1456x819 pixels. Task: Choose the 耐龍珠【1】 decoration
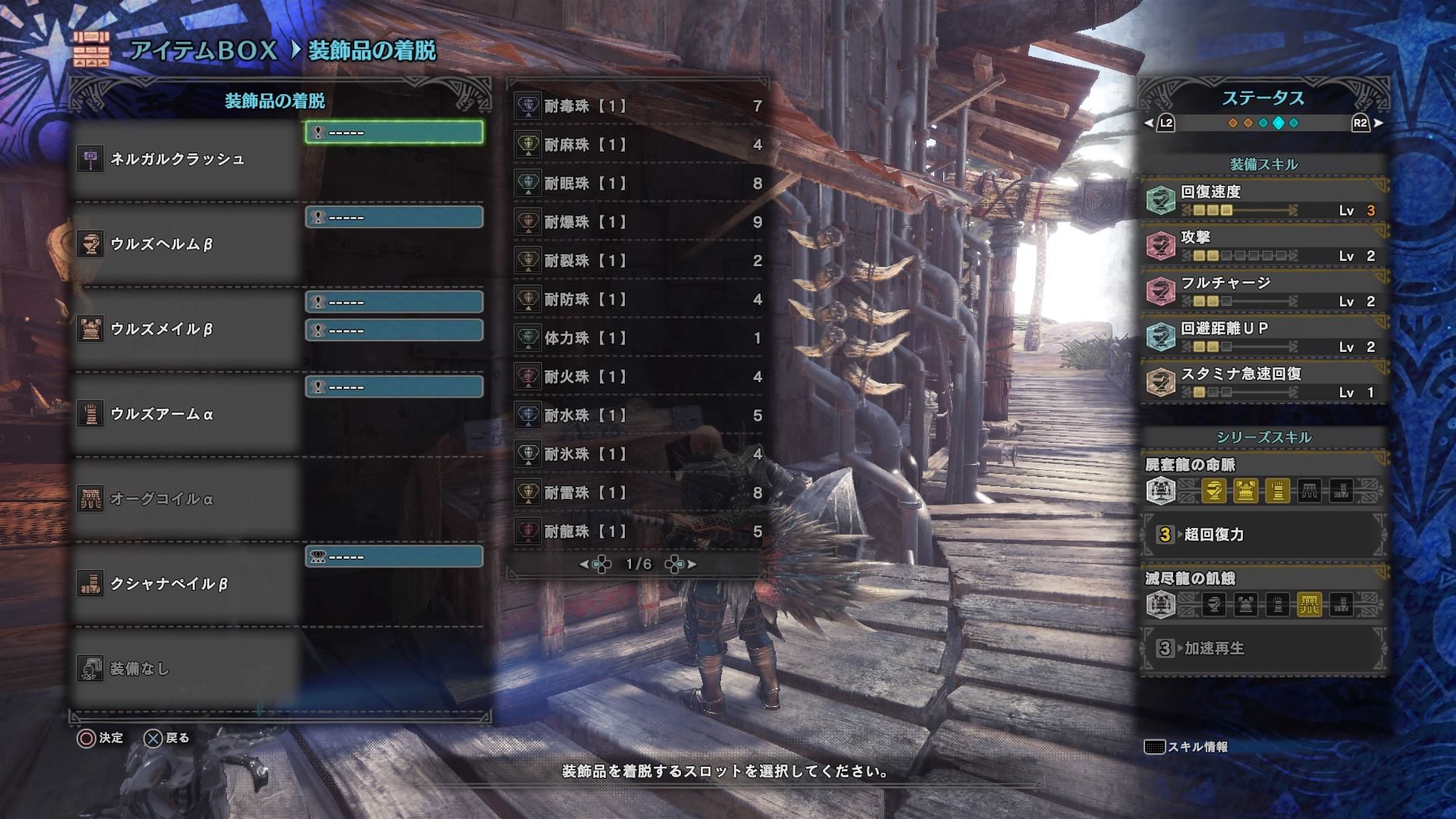637,532
